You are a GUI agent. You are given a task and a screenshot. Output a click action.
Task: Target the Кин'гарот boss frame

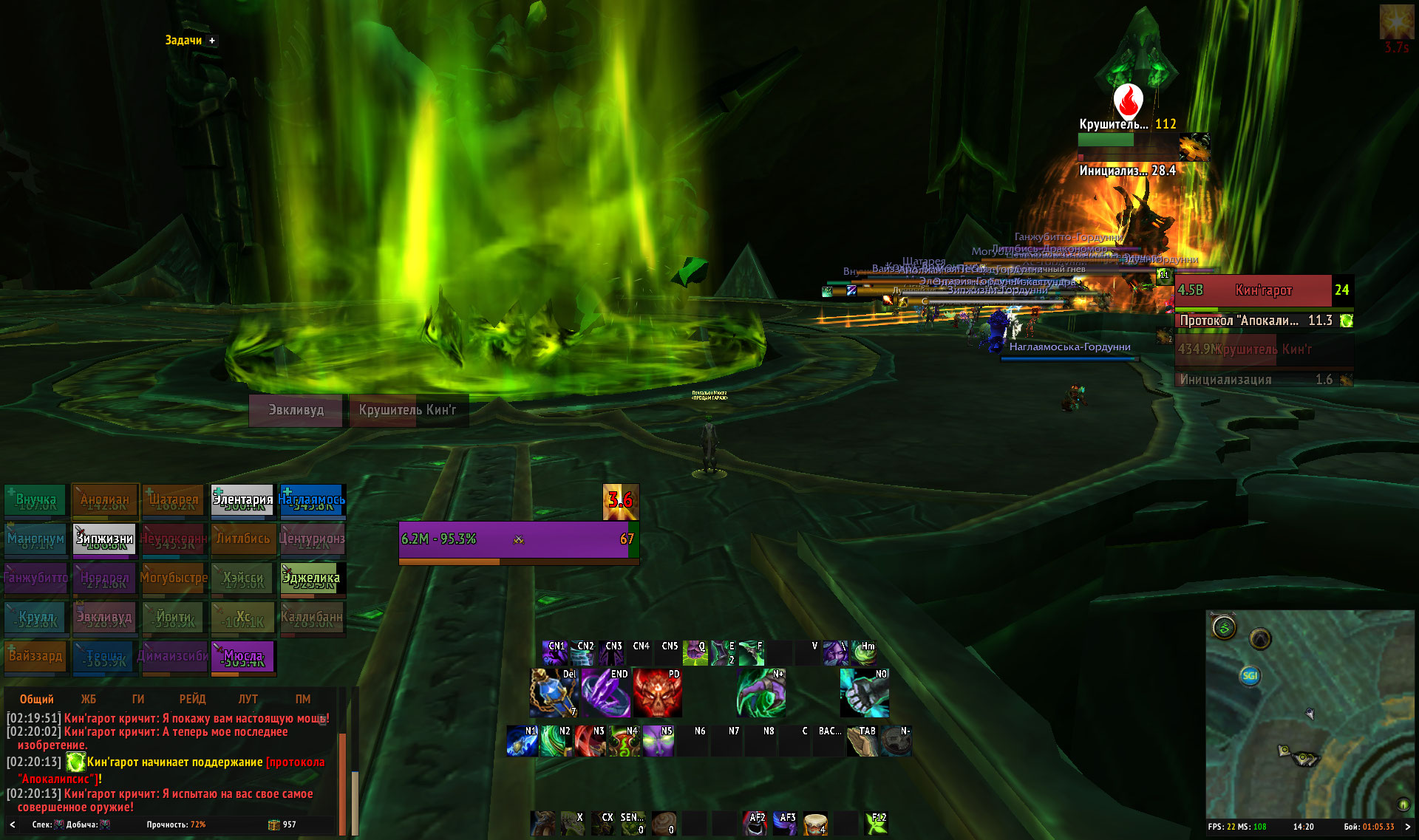point(1263,290)
